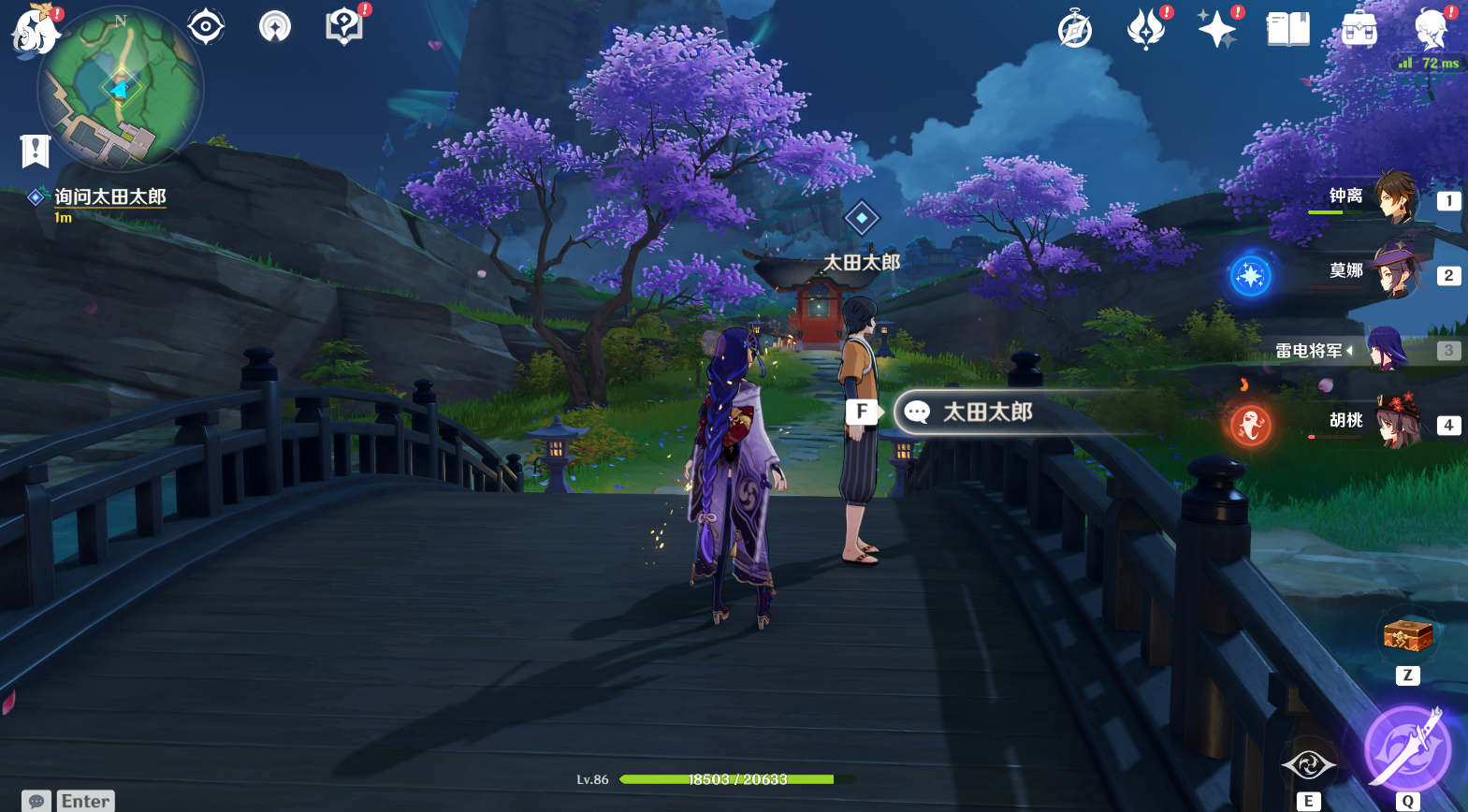The width and height of the screenshot is (1468, 812).
Task: Open the question-mark tutorial icon
Action: (344, 26)
